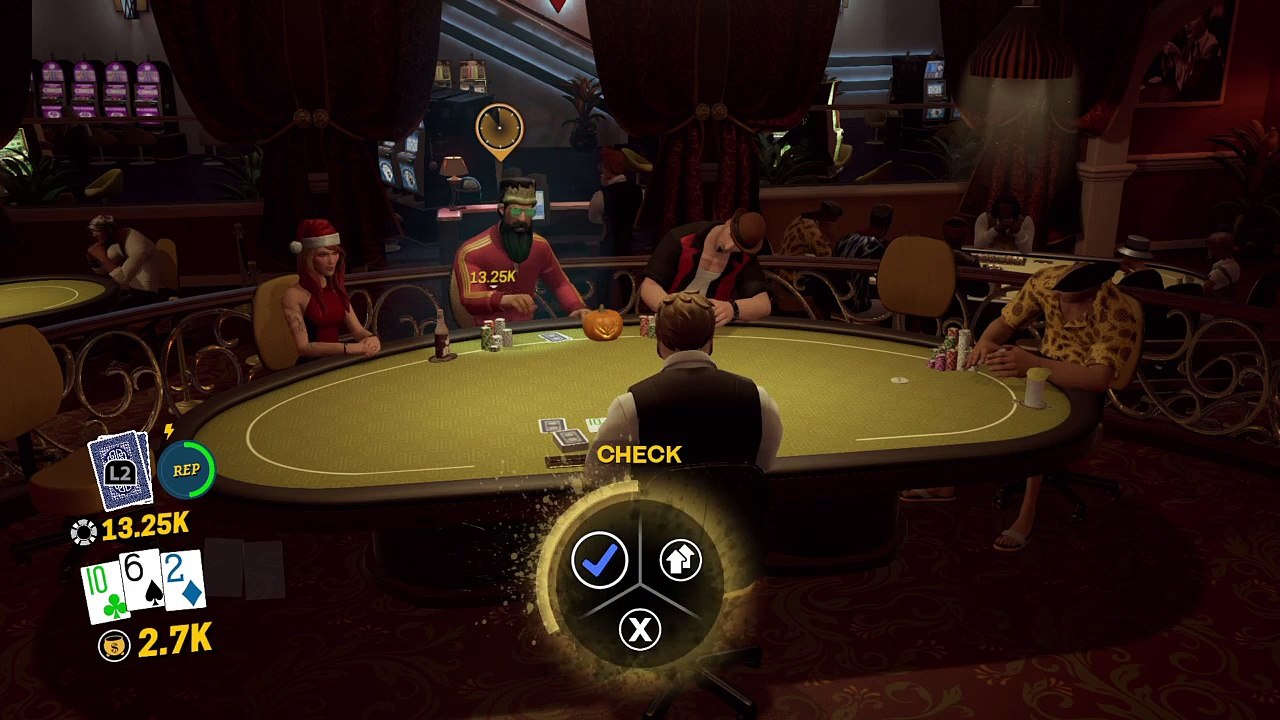Reveal the face-down hole cards icon

tap(120, 470)
